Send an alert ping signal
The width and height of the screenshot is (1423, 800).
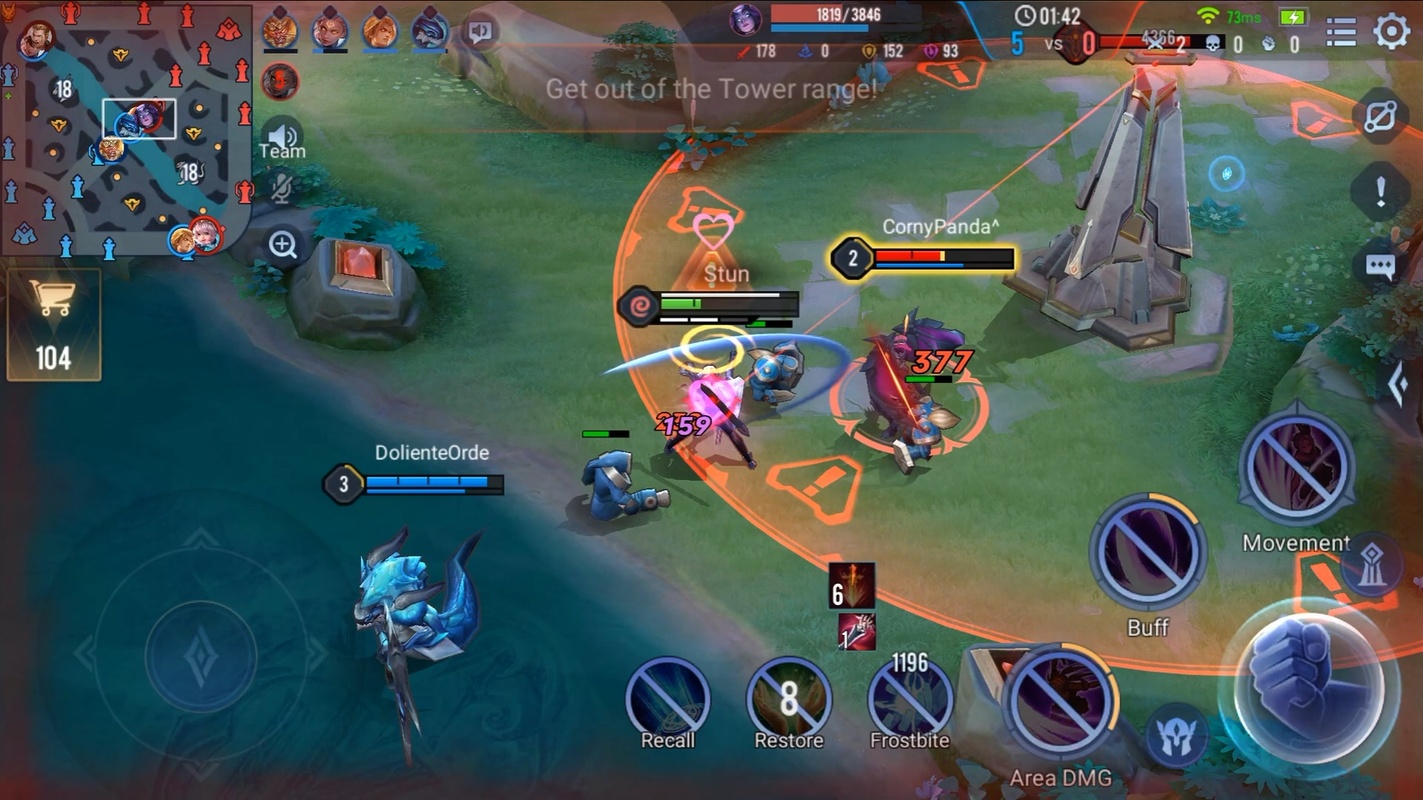[x=1380, y=190]
